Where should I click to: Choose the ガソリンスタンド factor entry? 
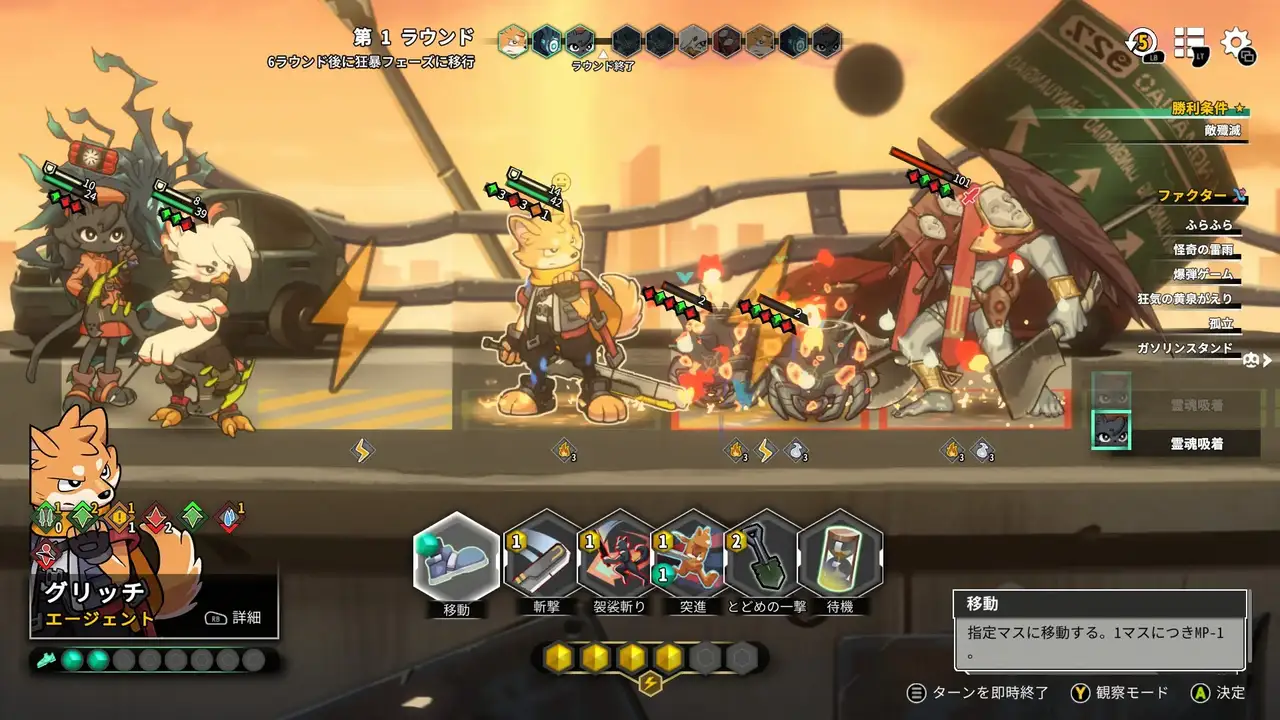tap(1185, 348)
